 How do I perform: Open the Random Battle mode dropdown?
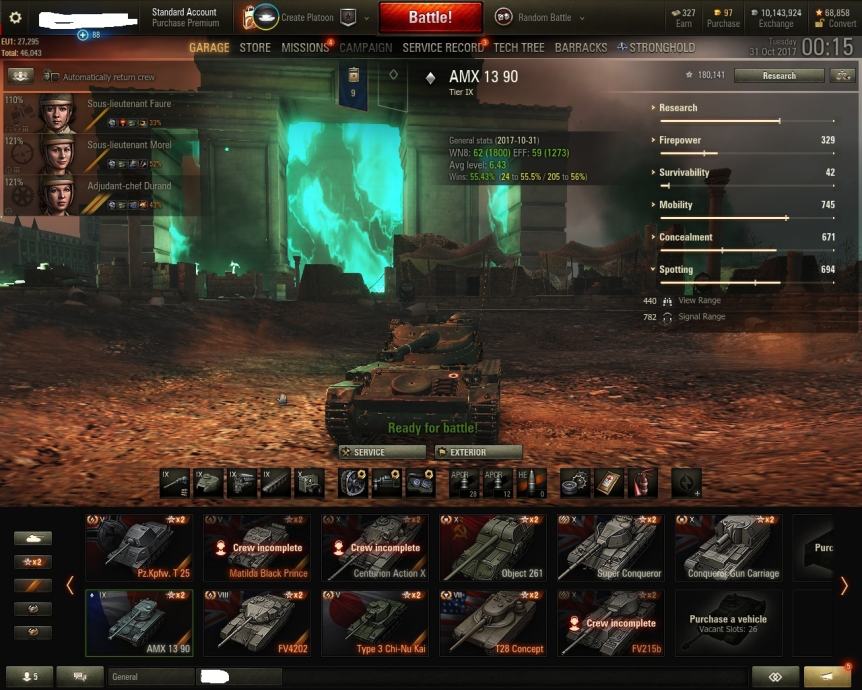pos(535,17)
